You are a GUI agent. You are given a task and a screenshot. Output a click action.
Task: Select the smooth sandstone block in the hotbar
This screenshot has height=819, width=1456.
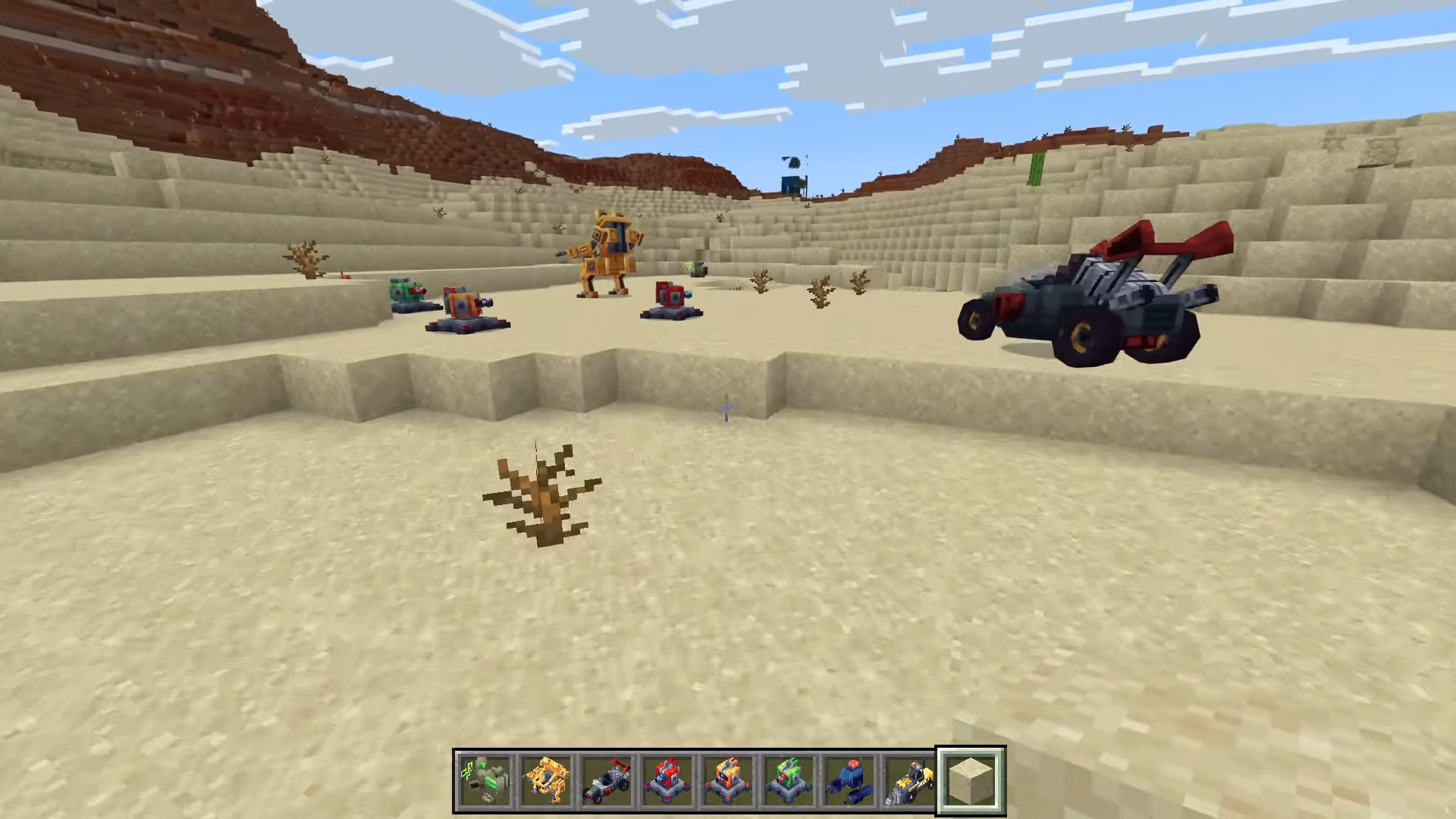click(971, 777)
